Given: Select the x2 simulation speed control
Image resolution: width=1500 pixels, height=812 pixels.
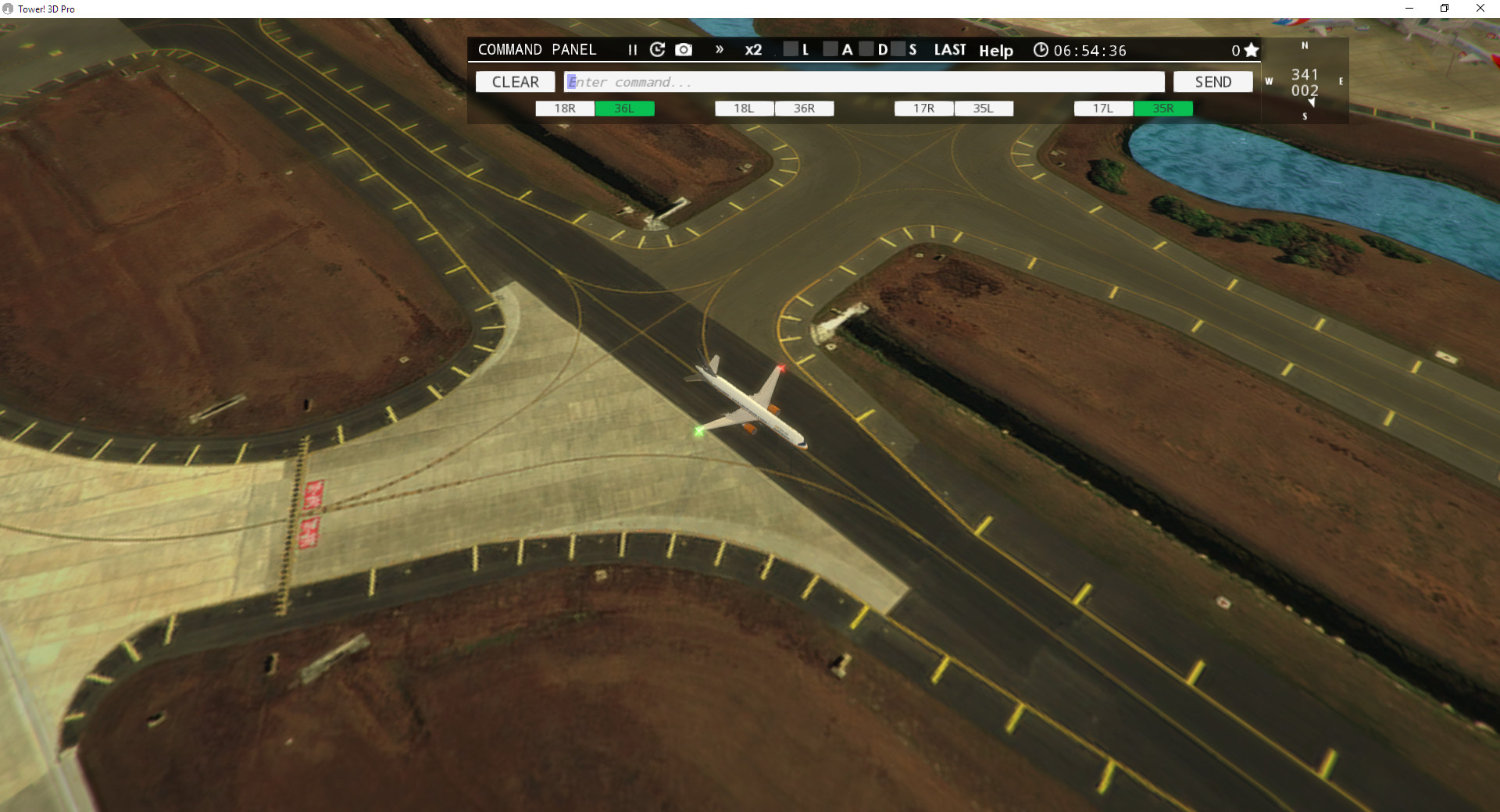Looking at the screenshot, I should (753, 49).
